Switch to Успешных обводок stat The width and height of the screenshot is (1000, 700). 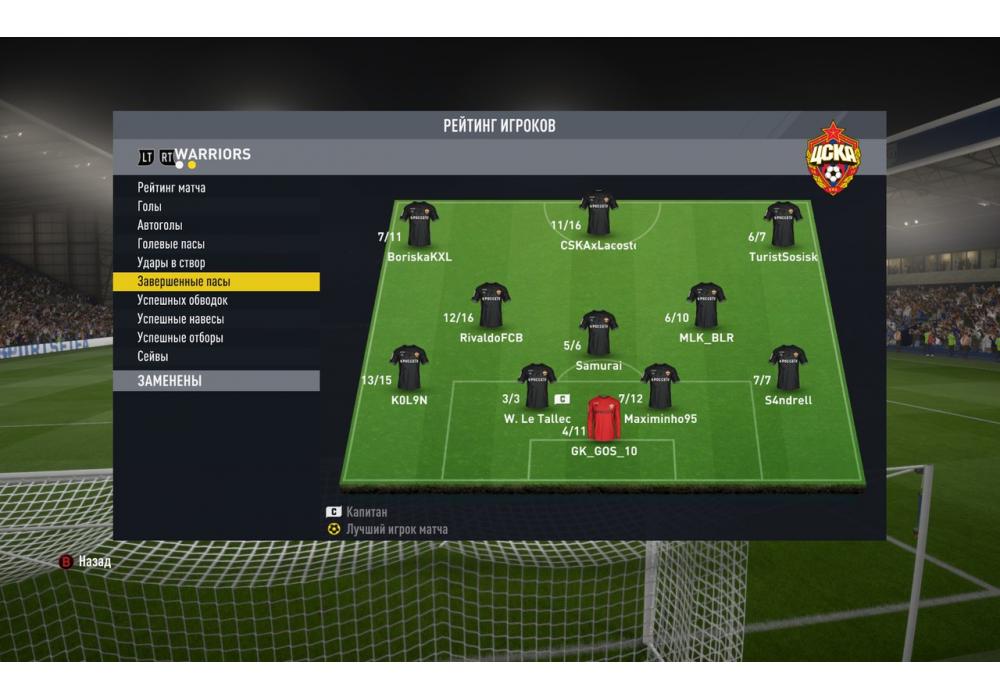[x=183, y=300]
